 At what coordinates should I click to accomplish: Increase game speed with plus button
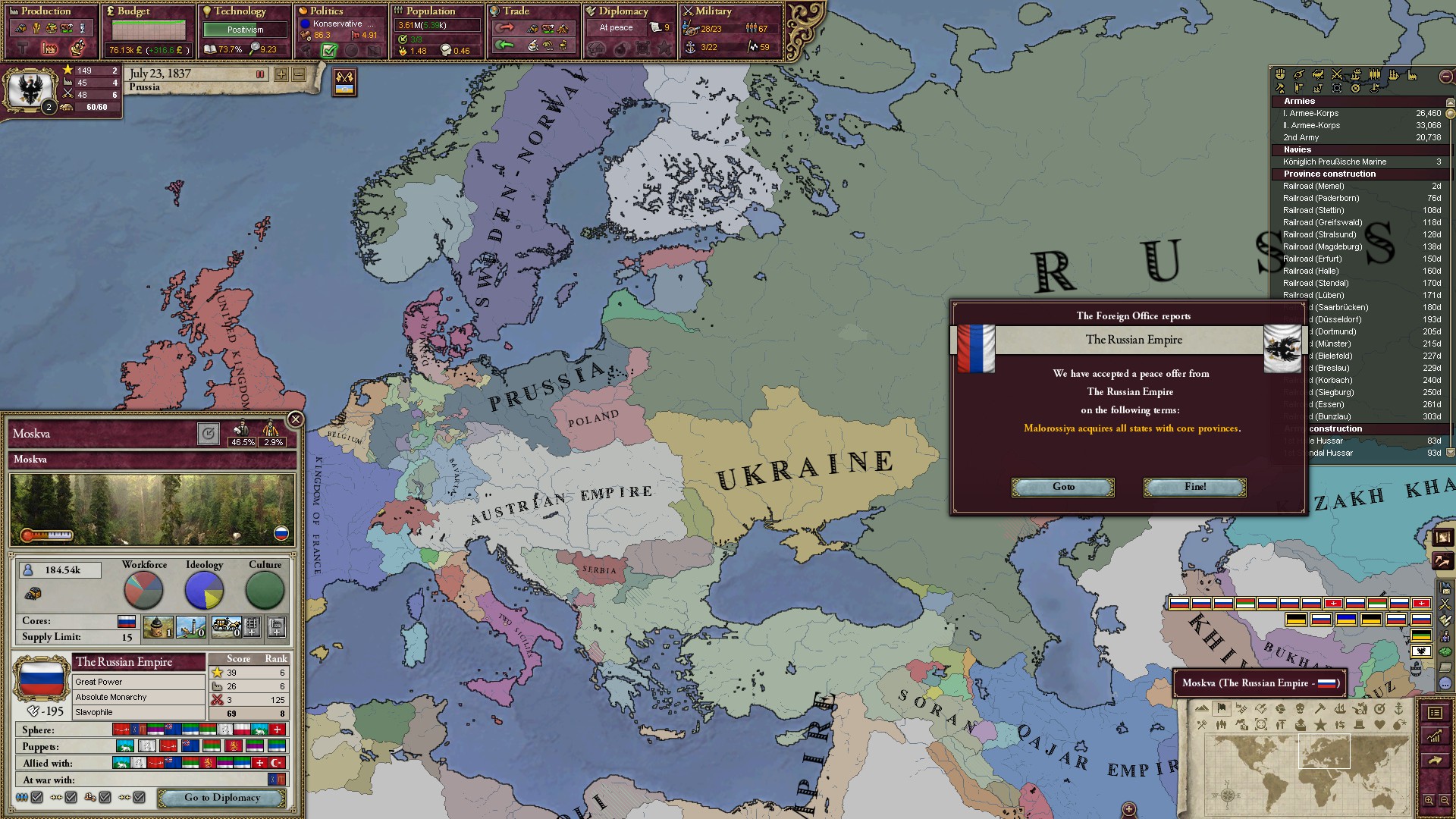[281, 74]
